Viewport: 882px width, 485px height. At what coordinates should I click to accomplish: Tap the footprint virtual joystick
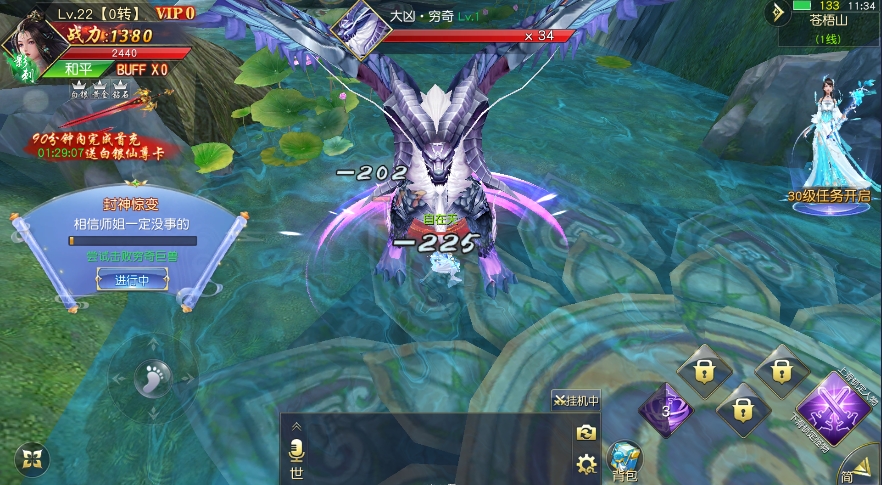pyautogui.click(x=153, y=378)
